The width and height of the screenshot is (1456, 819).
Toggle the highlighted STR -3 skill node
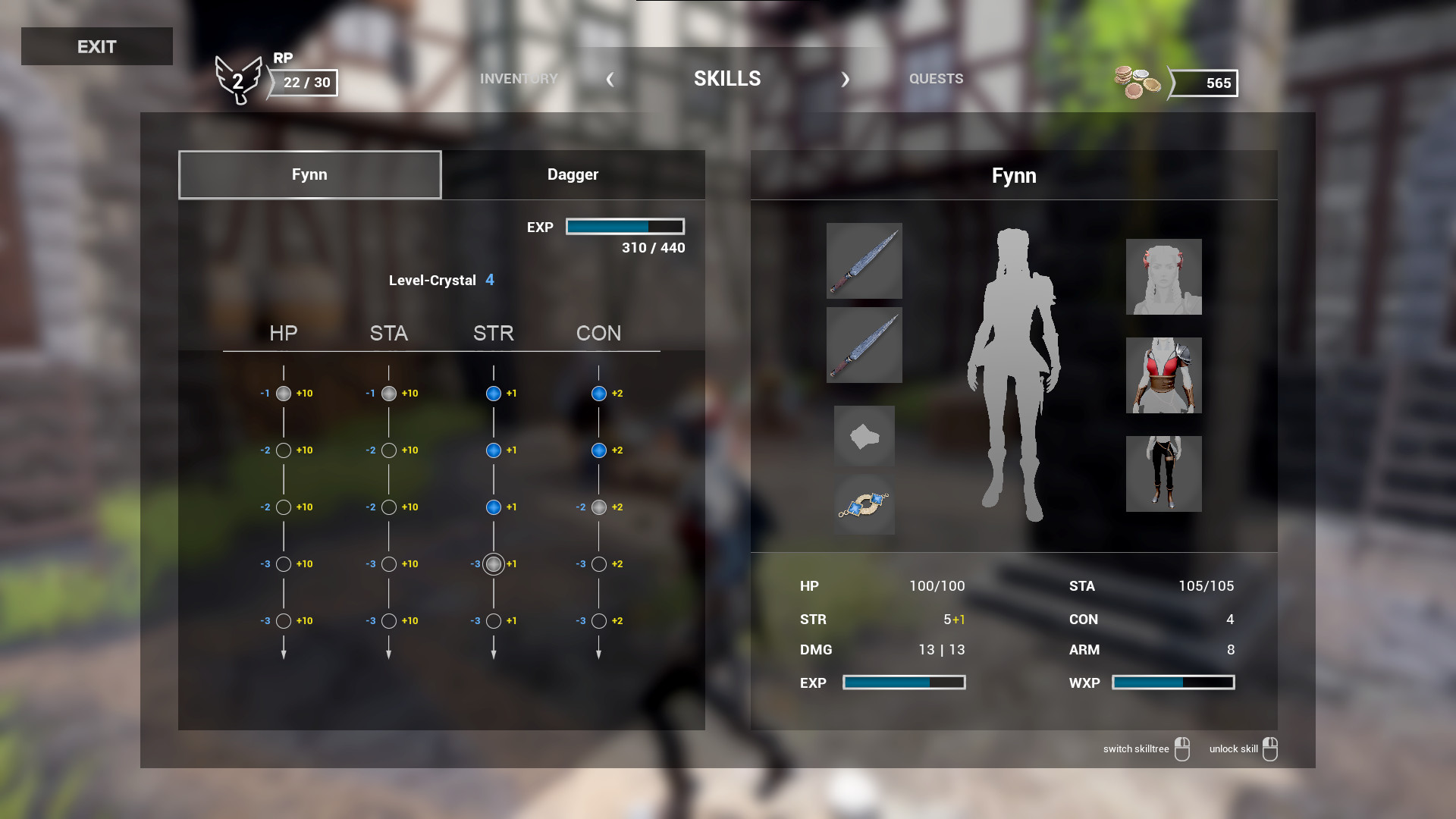click(x=494, y=564)
